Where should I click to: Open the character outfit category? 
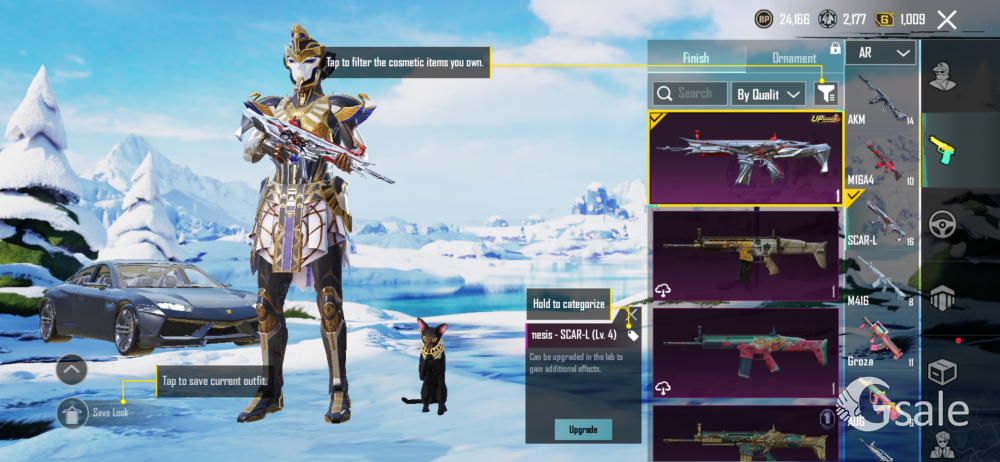942,75
